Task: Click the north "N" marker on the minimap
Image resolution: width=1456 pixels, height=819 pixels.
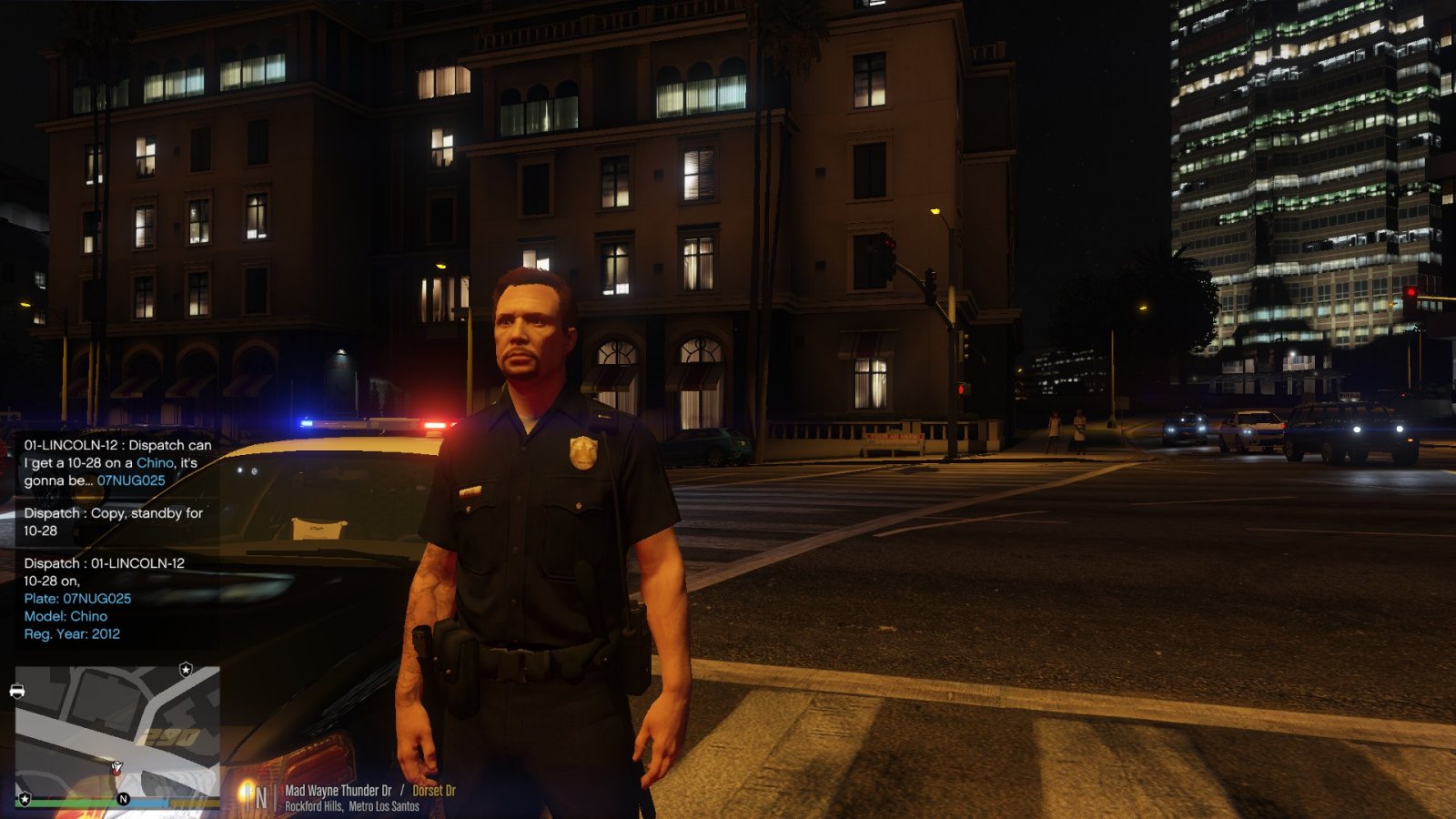Action: tap(123, 799)
